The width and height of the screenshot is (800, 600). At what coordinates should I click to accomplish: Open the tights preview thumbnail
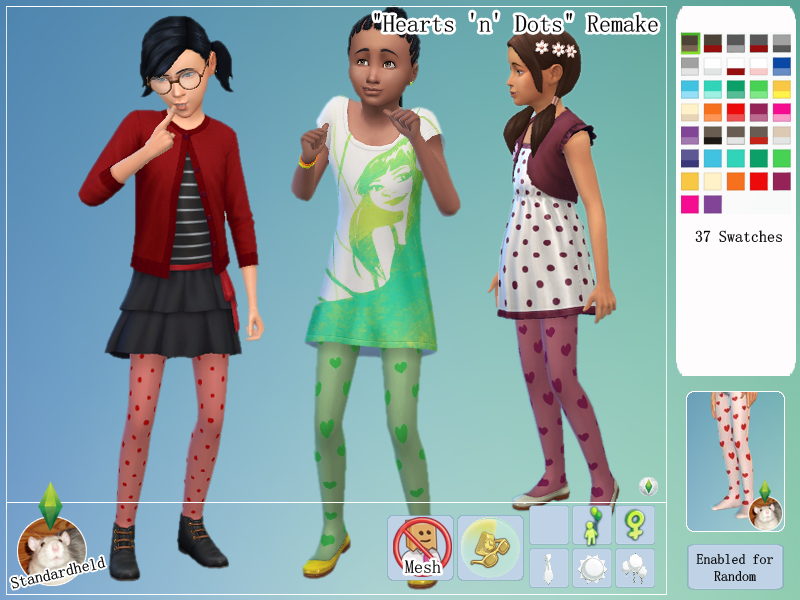(x=734, y=461)
